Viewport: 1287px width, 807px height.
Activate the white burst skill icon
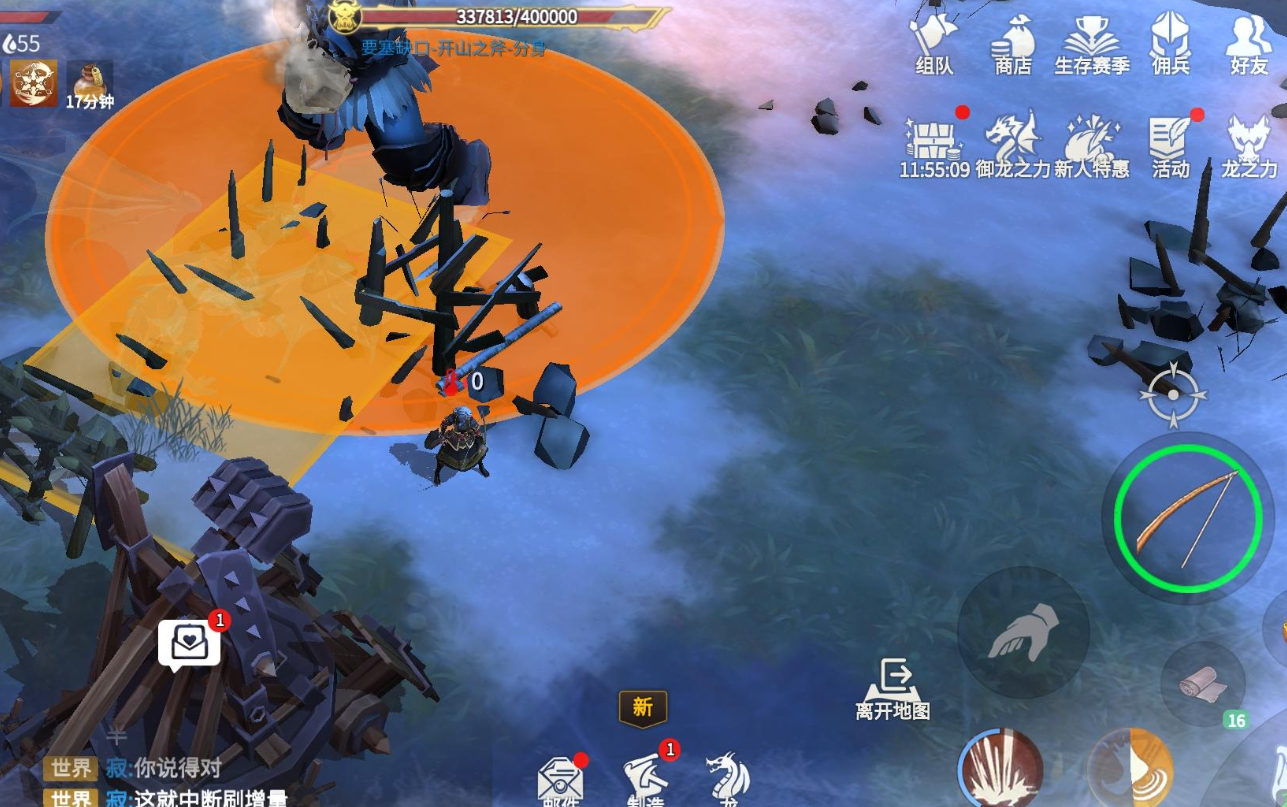click(1001, 772)
